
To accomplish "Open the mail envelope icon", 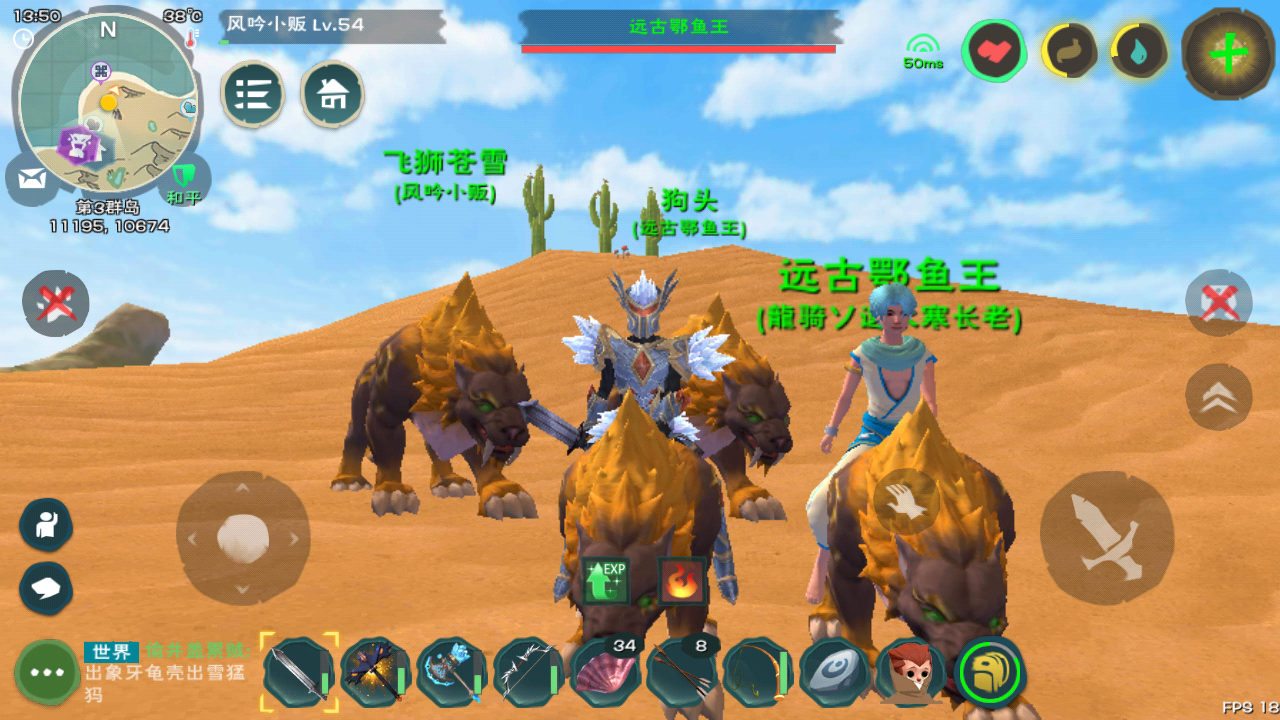I will point(32,180).
